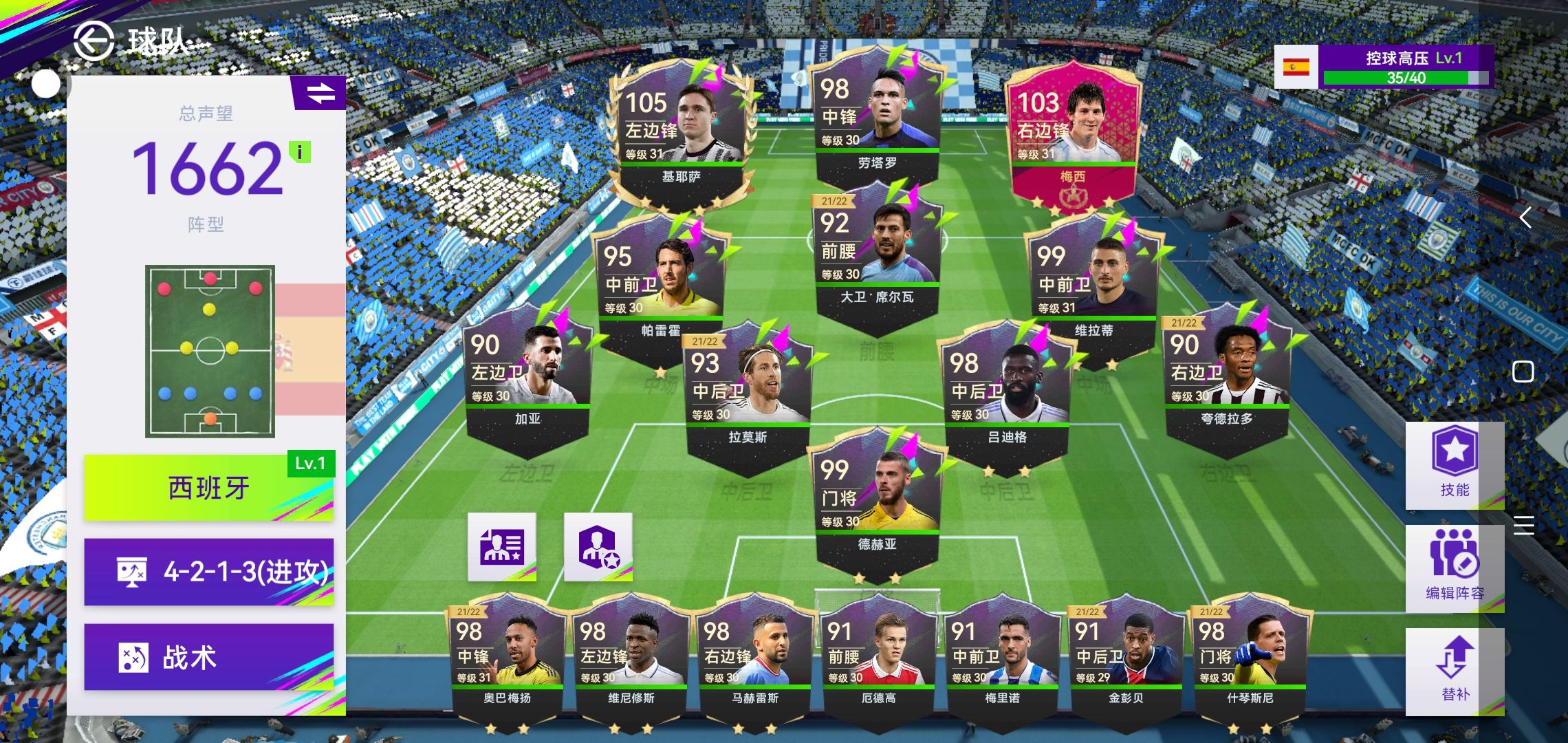Toggle the swap arrows panel button
1568x743 pixels.
click(320, 93)
